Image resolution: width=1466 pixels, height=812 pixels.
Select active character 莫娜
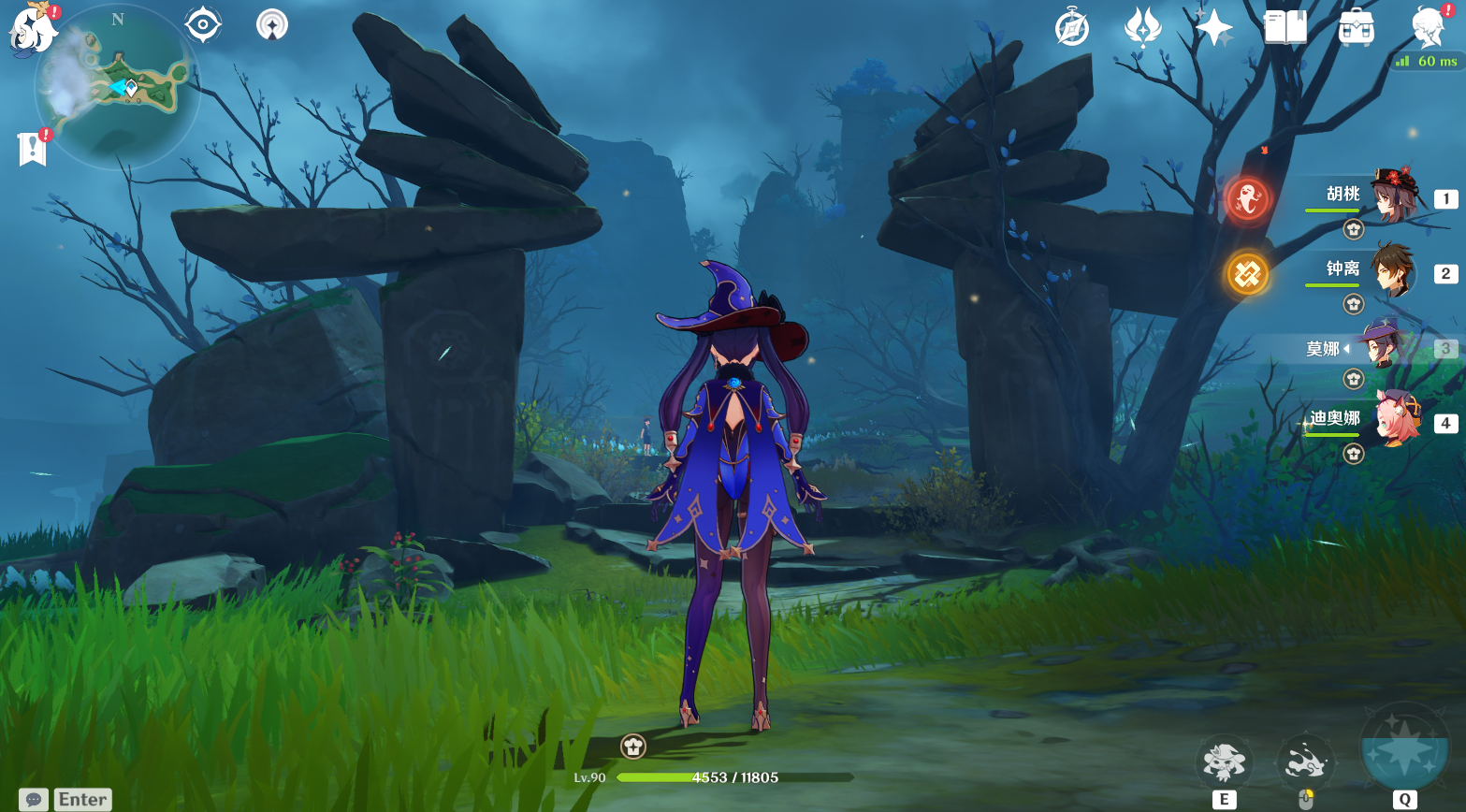[1380, 347]
